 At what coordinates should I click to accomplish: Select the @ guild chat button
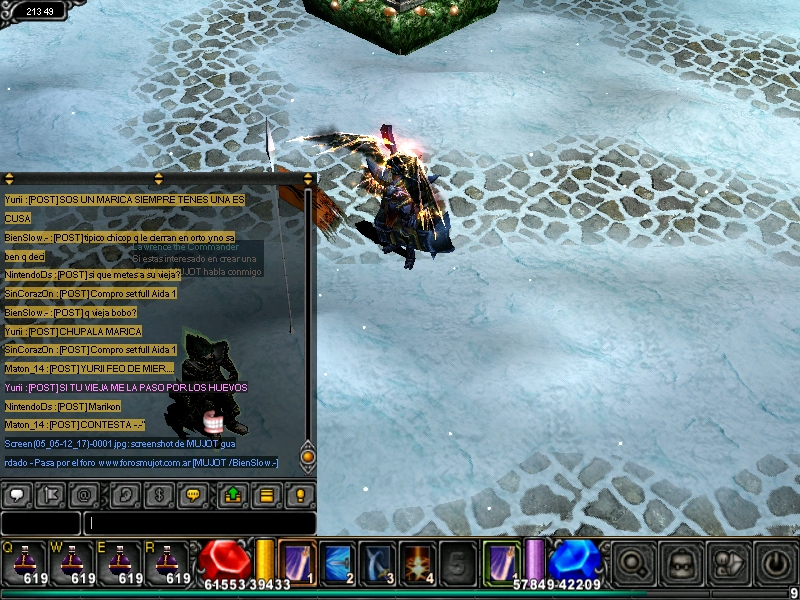coord(85,495)
